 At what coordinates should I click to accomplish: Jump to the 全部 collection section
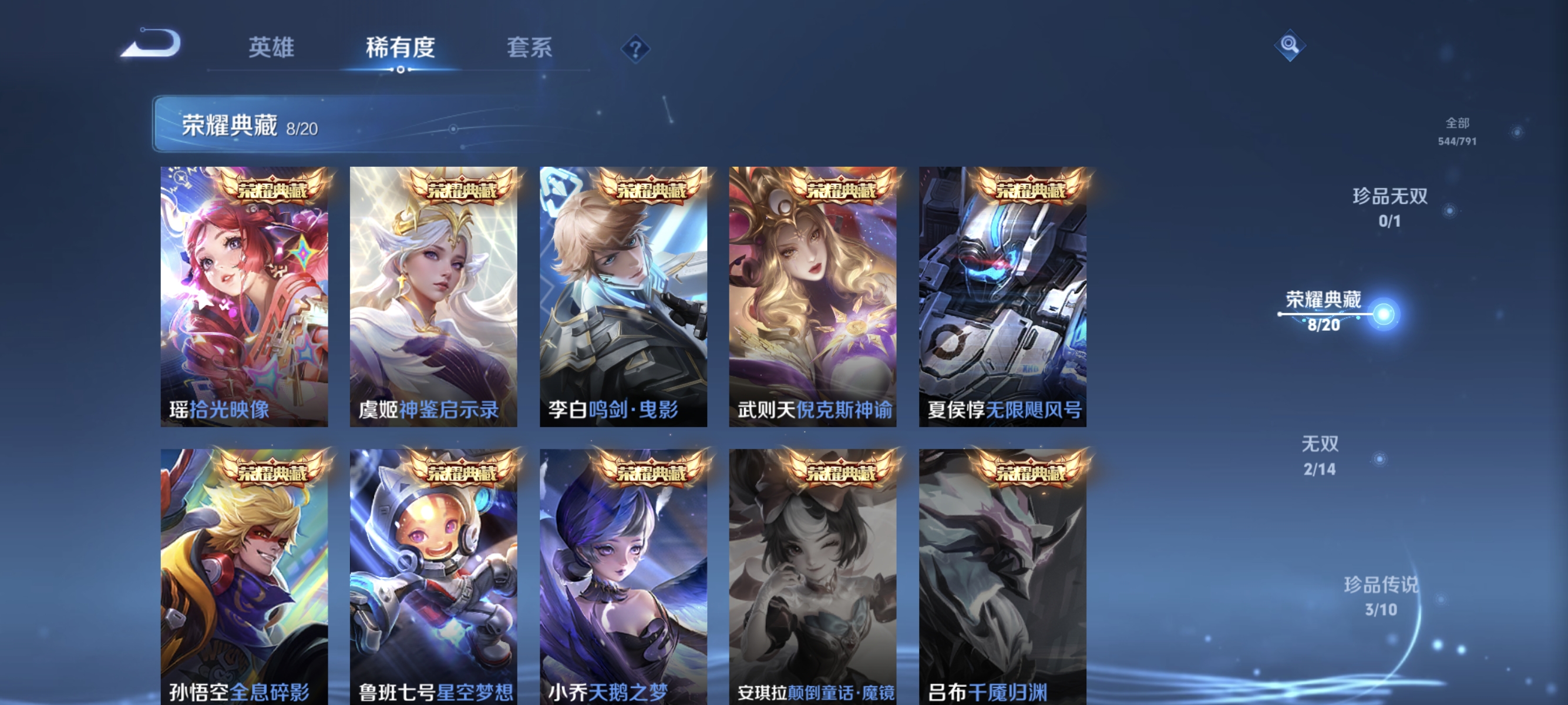tap(1457, 132)
